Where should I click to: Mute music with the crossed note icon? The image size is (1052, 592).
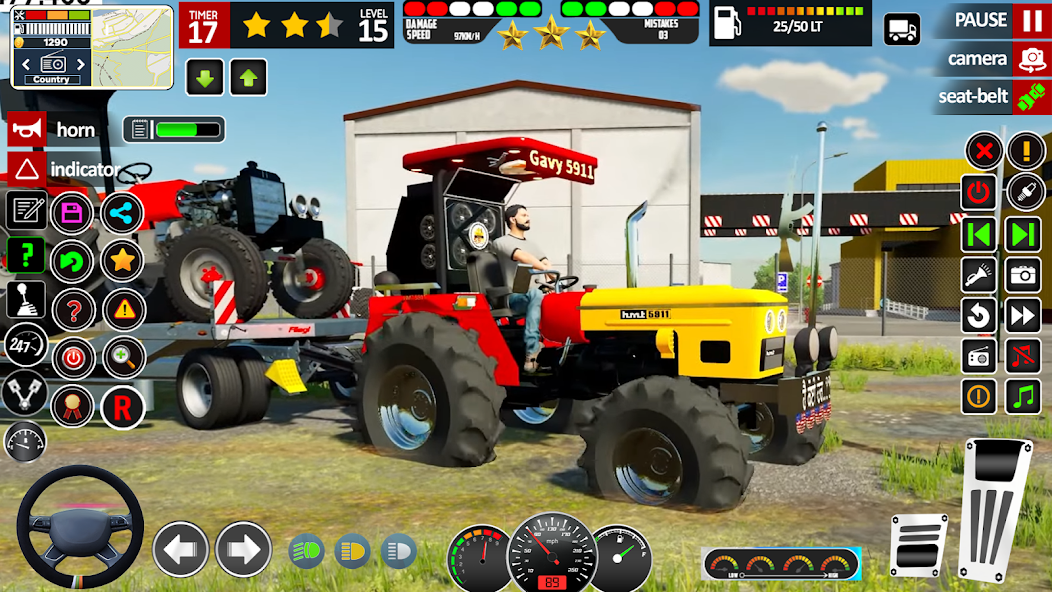pyautogui.click(x=1023, y=356)
